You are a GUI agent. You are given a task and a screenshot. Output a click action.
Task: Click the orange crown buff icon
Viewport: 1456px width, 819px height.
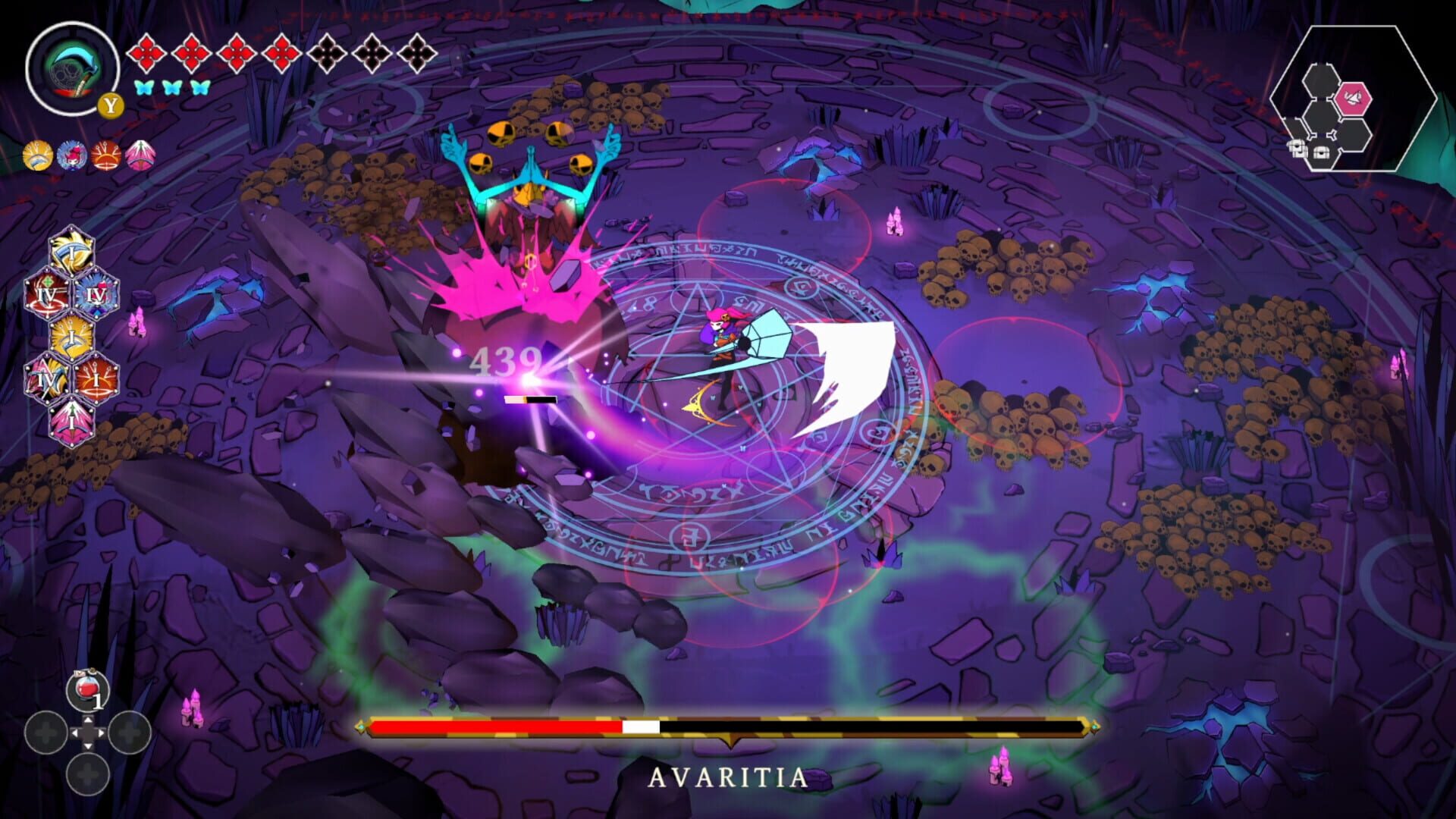pos(106,155)
